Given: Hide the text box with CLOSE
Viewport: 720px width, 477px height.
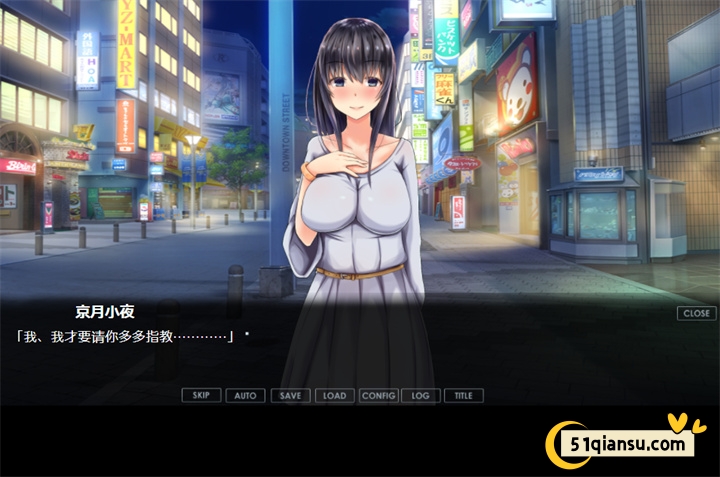Looking at the screenshot, I should coord(696,313).
